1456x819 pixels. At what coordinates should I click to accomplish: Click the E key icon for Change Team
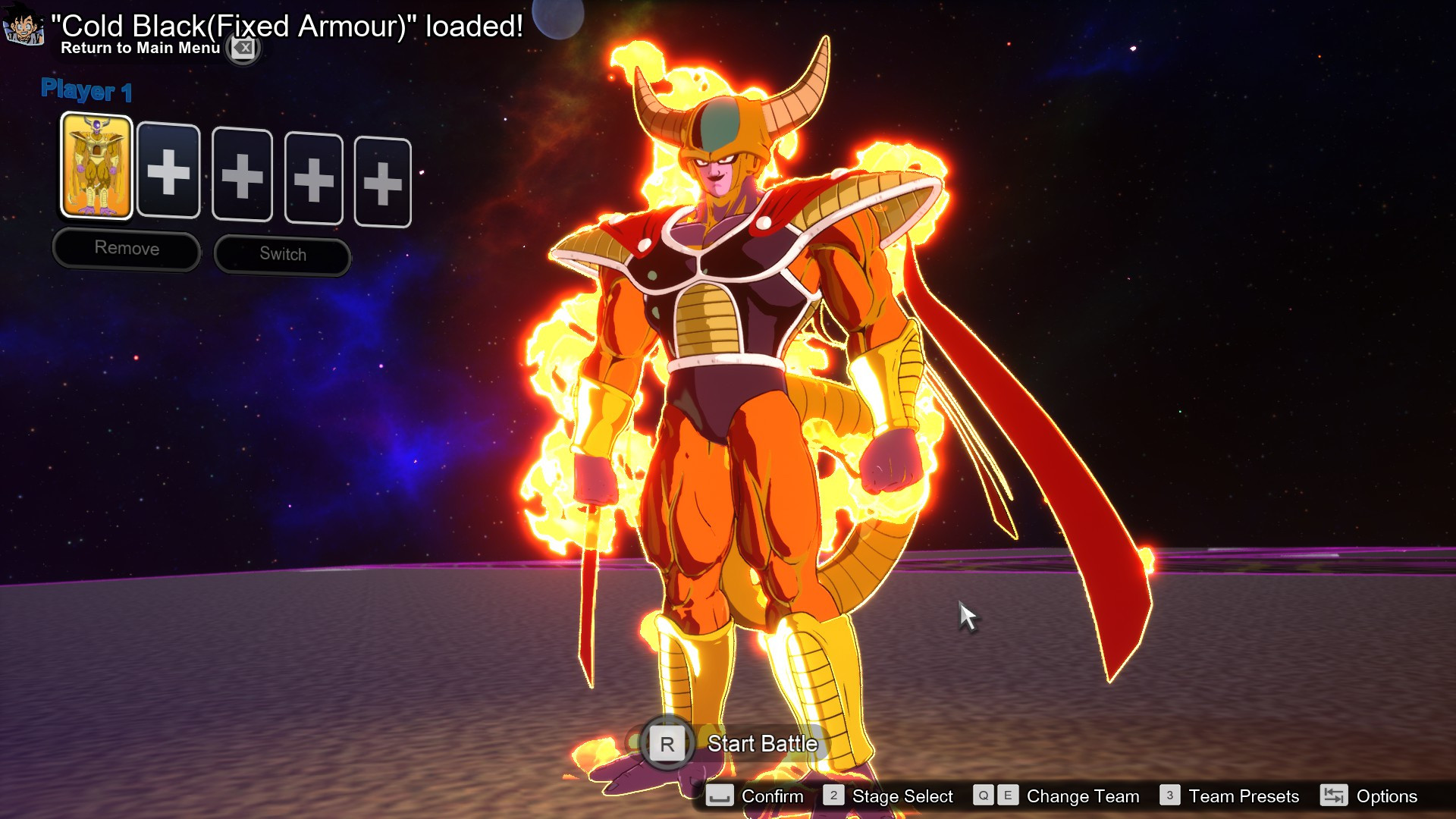point(1007,796)
